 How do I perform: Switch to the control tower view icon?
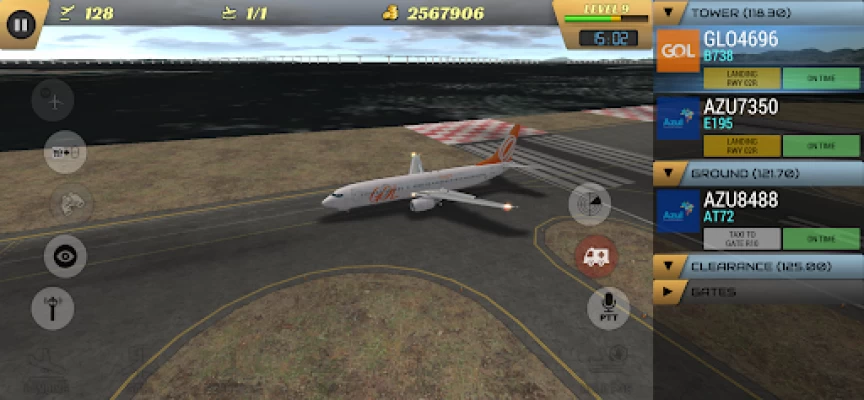click(x=52, y=308)
